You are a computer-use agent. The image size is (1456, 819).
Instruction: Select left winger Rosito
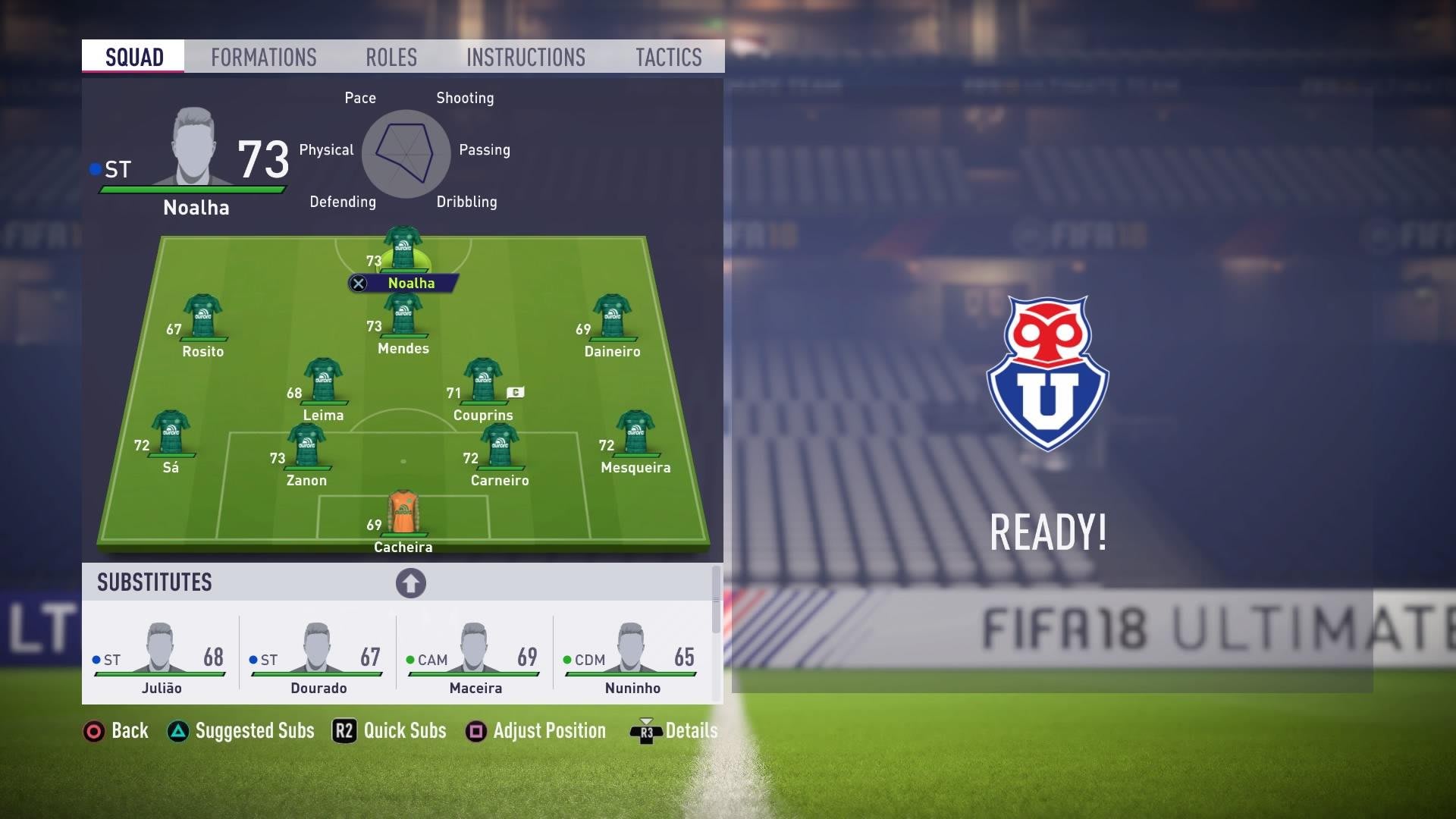coord(202,318)
